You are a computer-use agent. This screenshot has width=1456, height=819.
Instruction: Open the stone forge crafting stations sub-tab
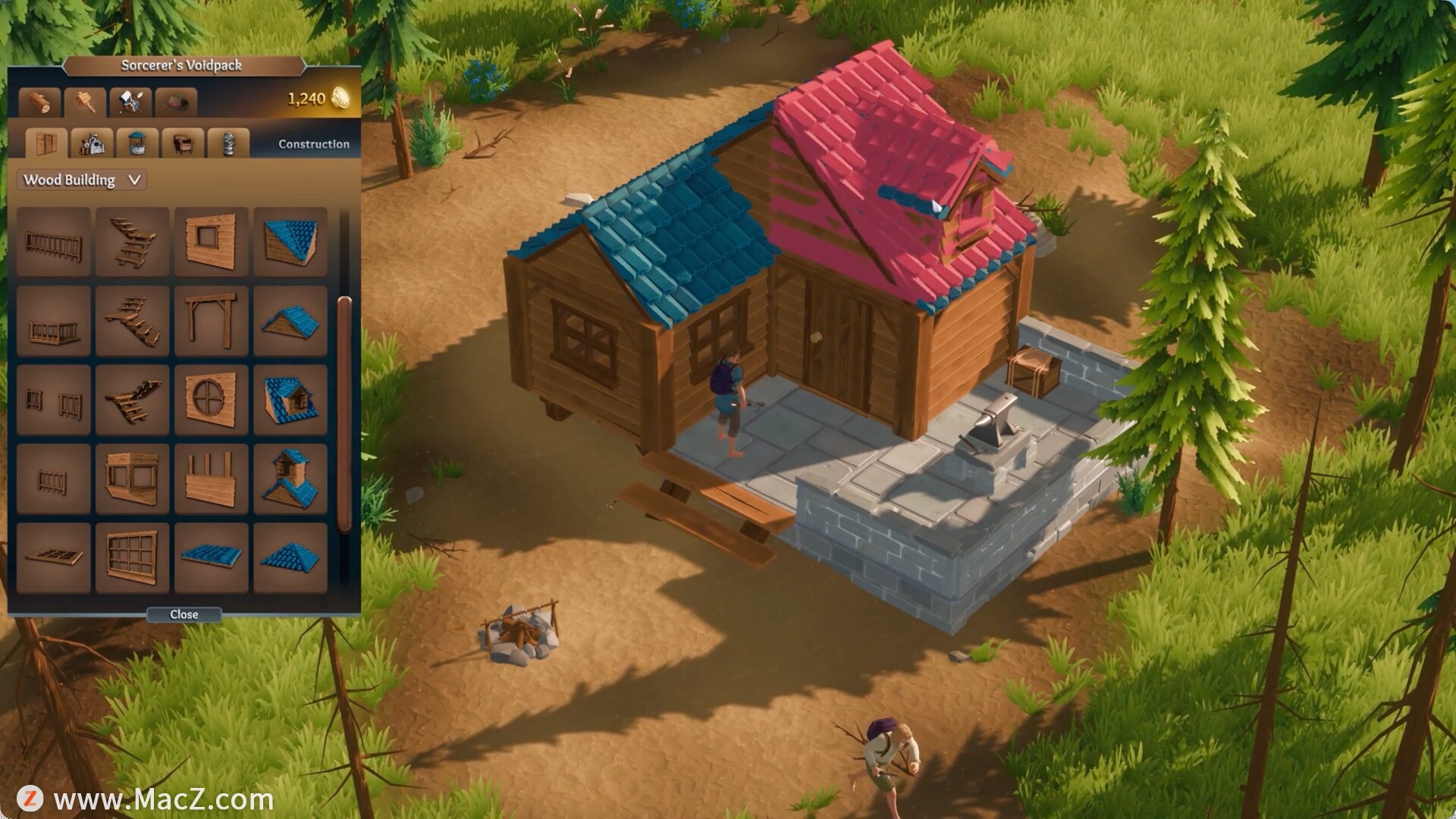[x=92, y=143]
